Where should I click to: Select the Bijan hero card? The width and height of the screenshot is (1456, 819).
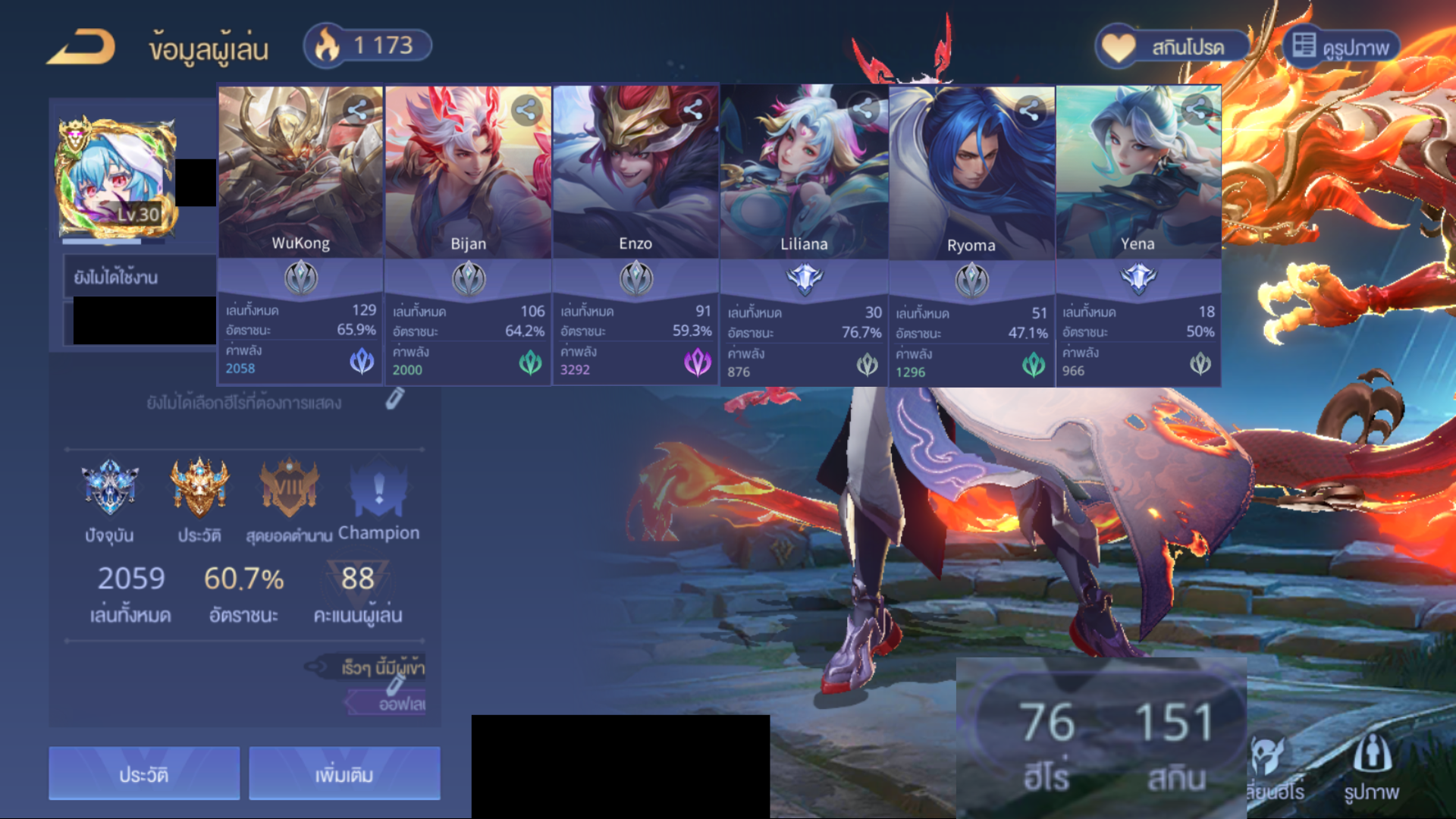pos(468,173)
